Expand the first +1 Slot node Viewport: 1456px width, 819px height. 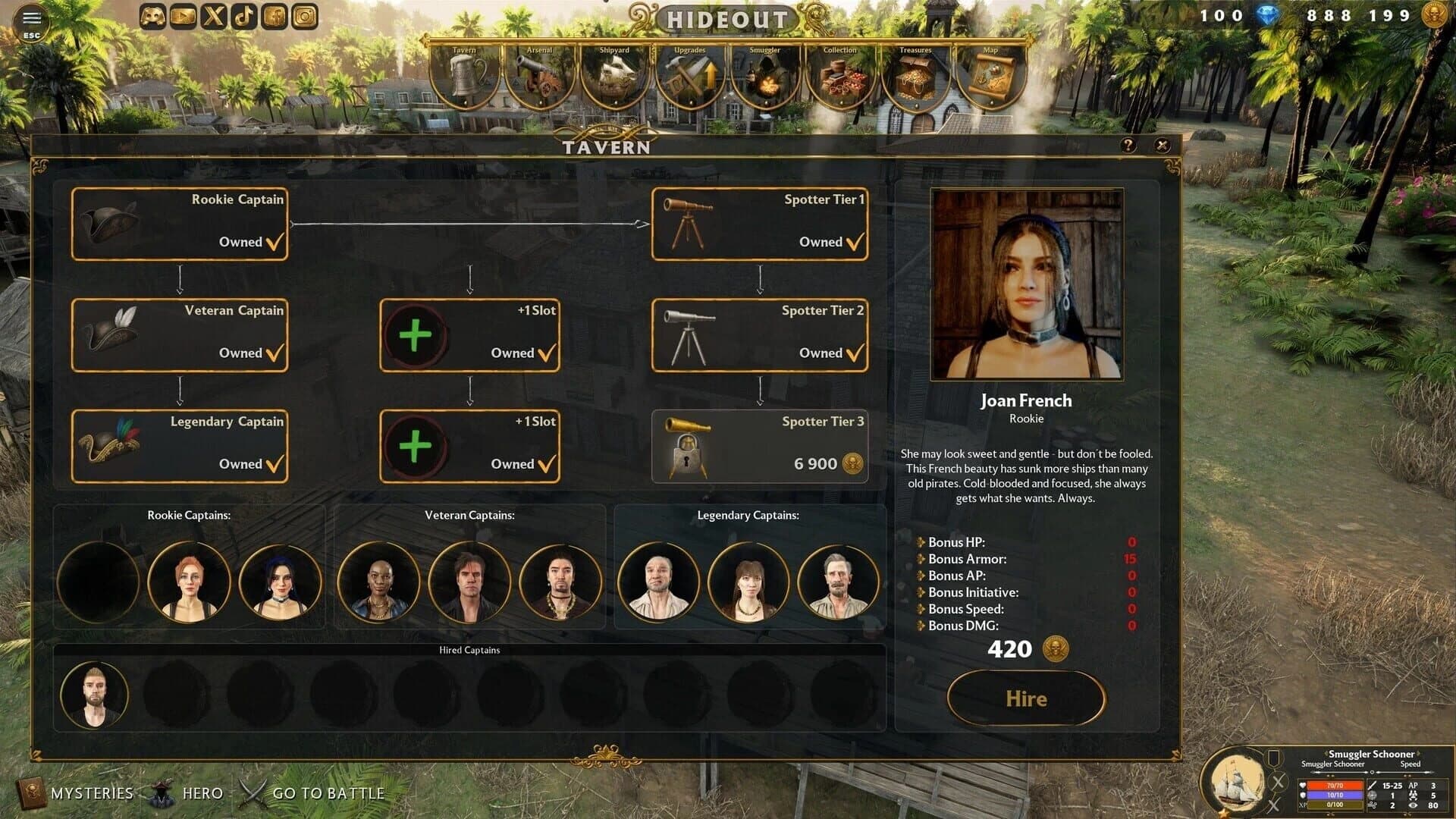pos(469,334)
